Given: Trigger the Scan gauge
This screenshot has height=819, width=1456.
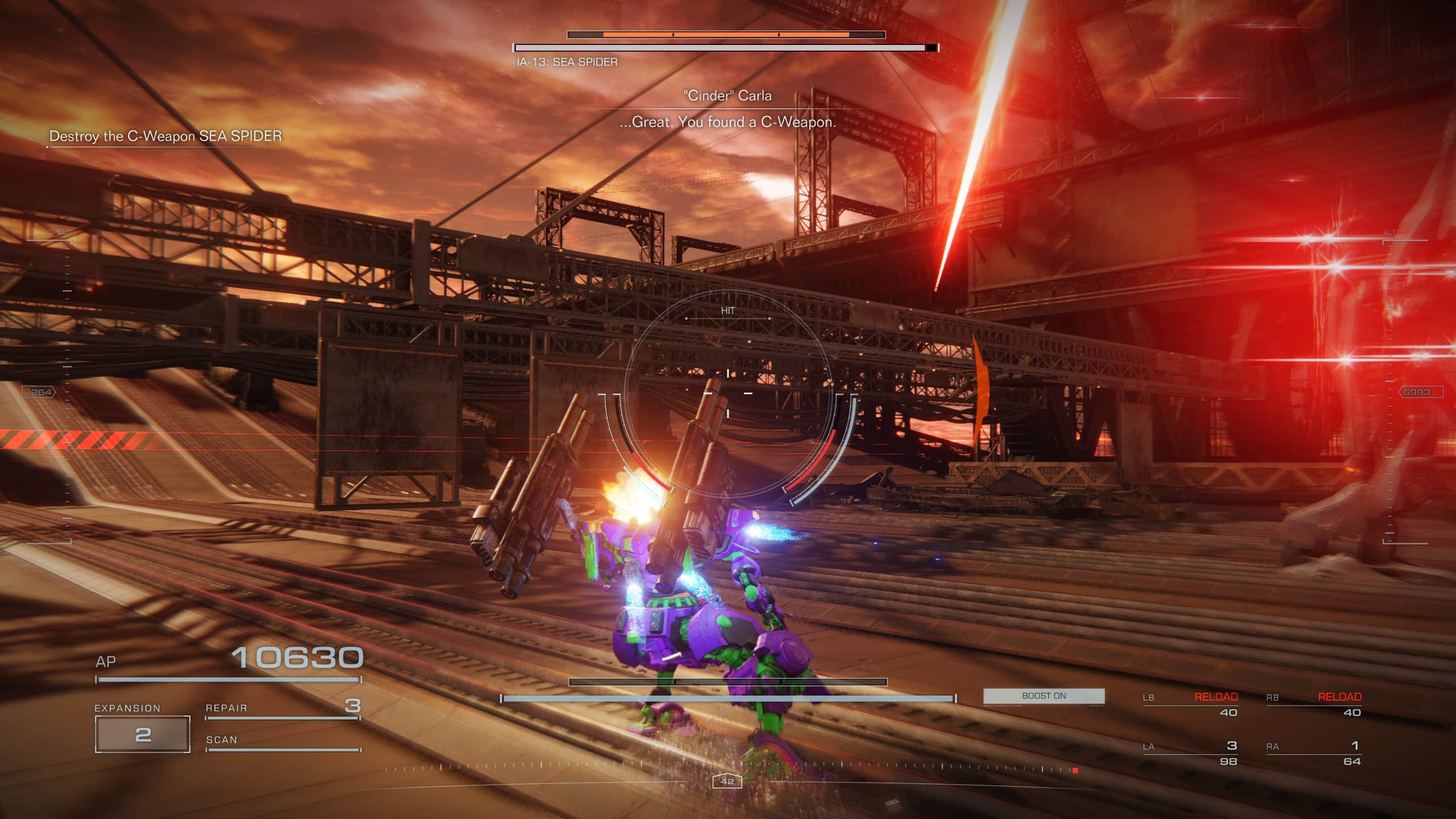Looking at the screenshot, I should pos(283,741).
